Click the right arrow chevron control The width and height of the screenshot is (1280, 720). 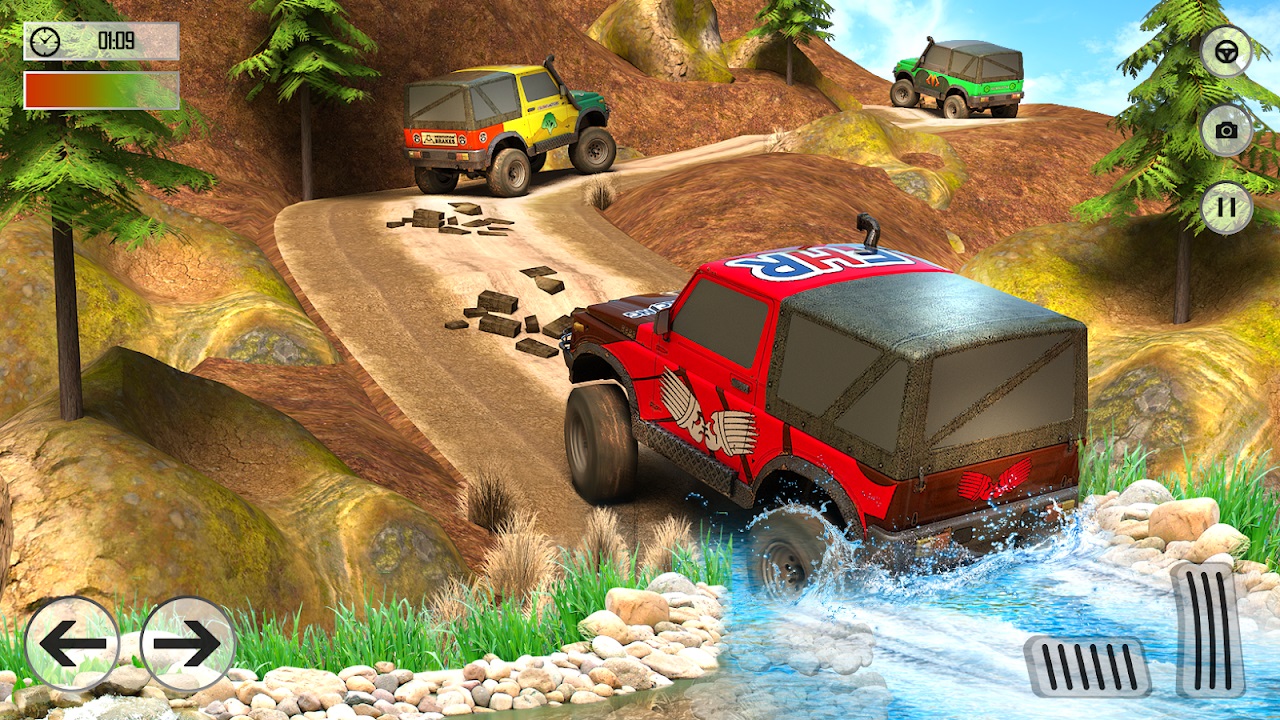185,640
